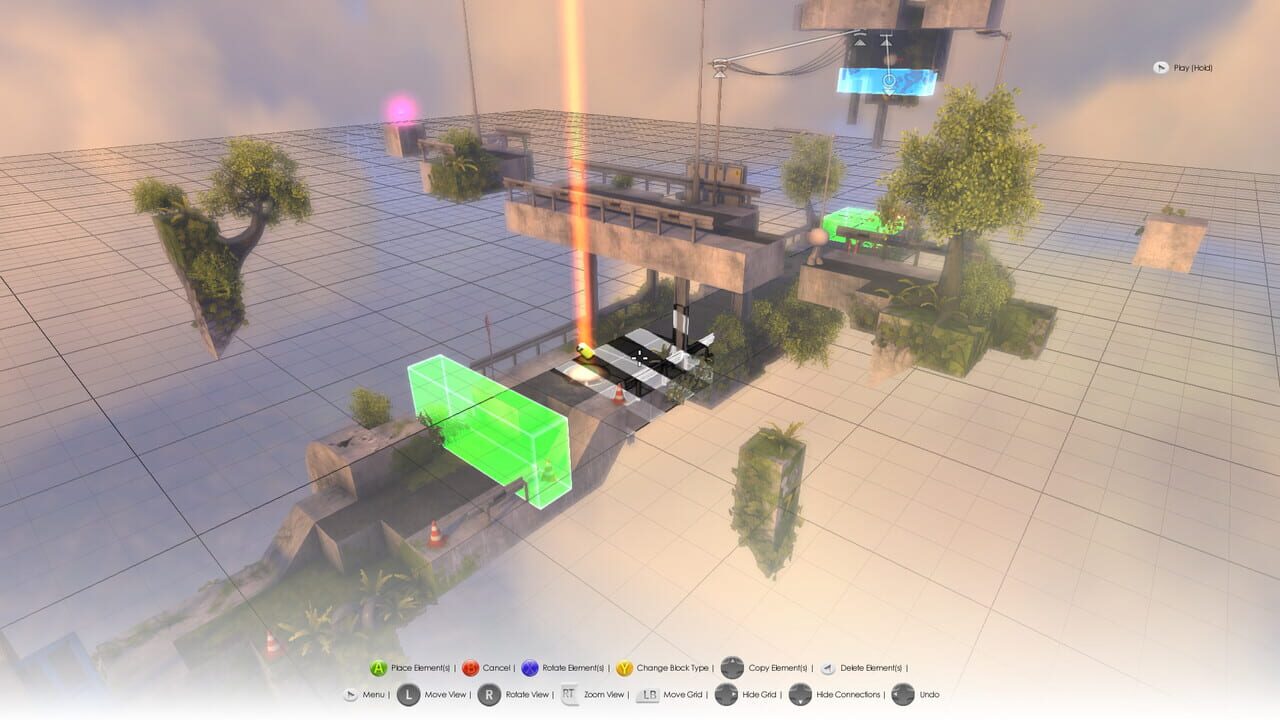1280x720 pixels.
Task: Select the yellow Change Block Type icon
Action: (x=625, y=668)
